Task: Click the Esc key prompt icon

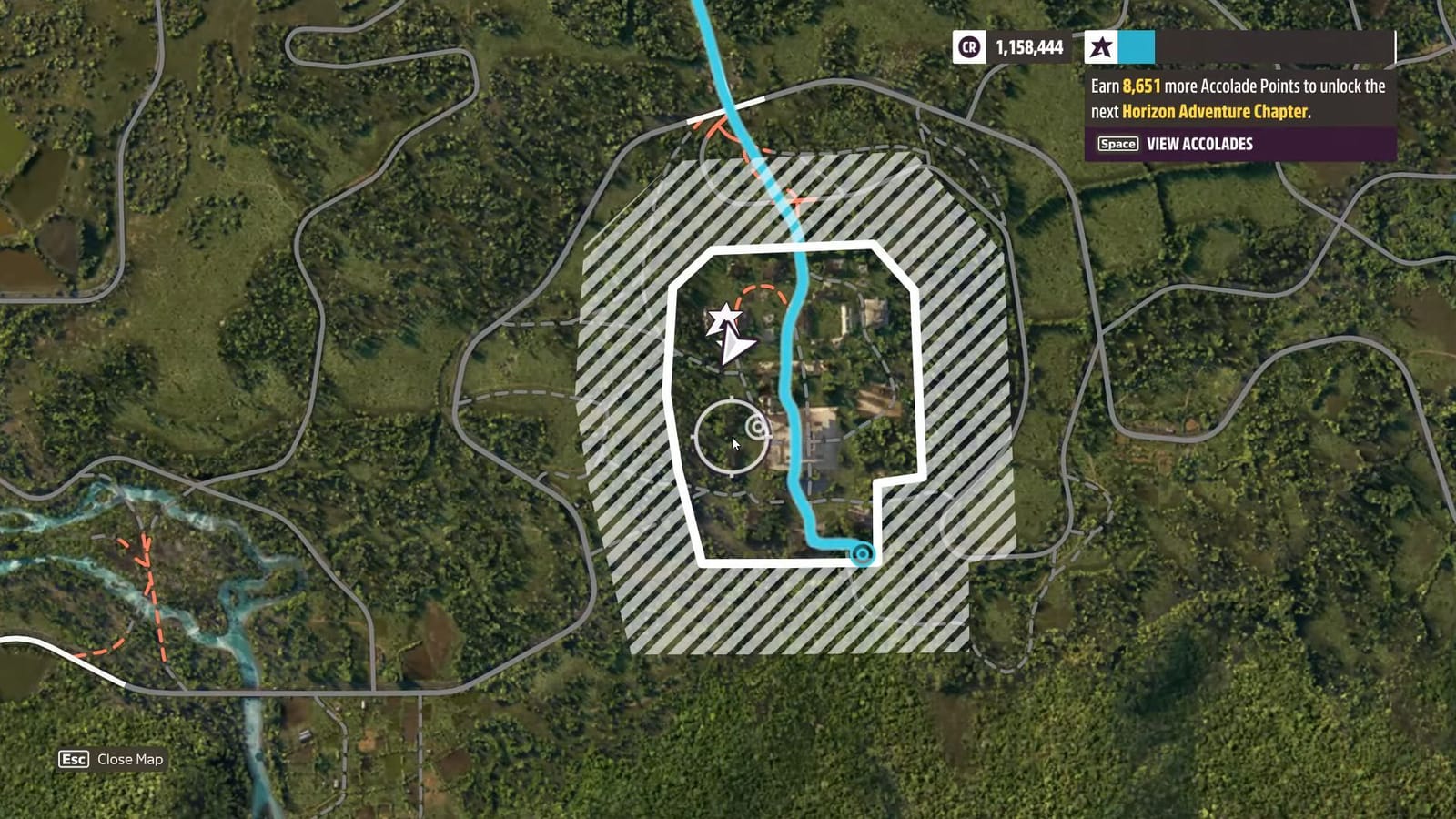Action: (72, 756)
